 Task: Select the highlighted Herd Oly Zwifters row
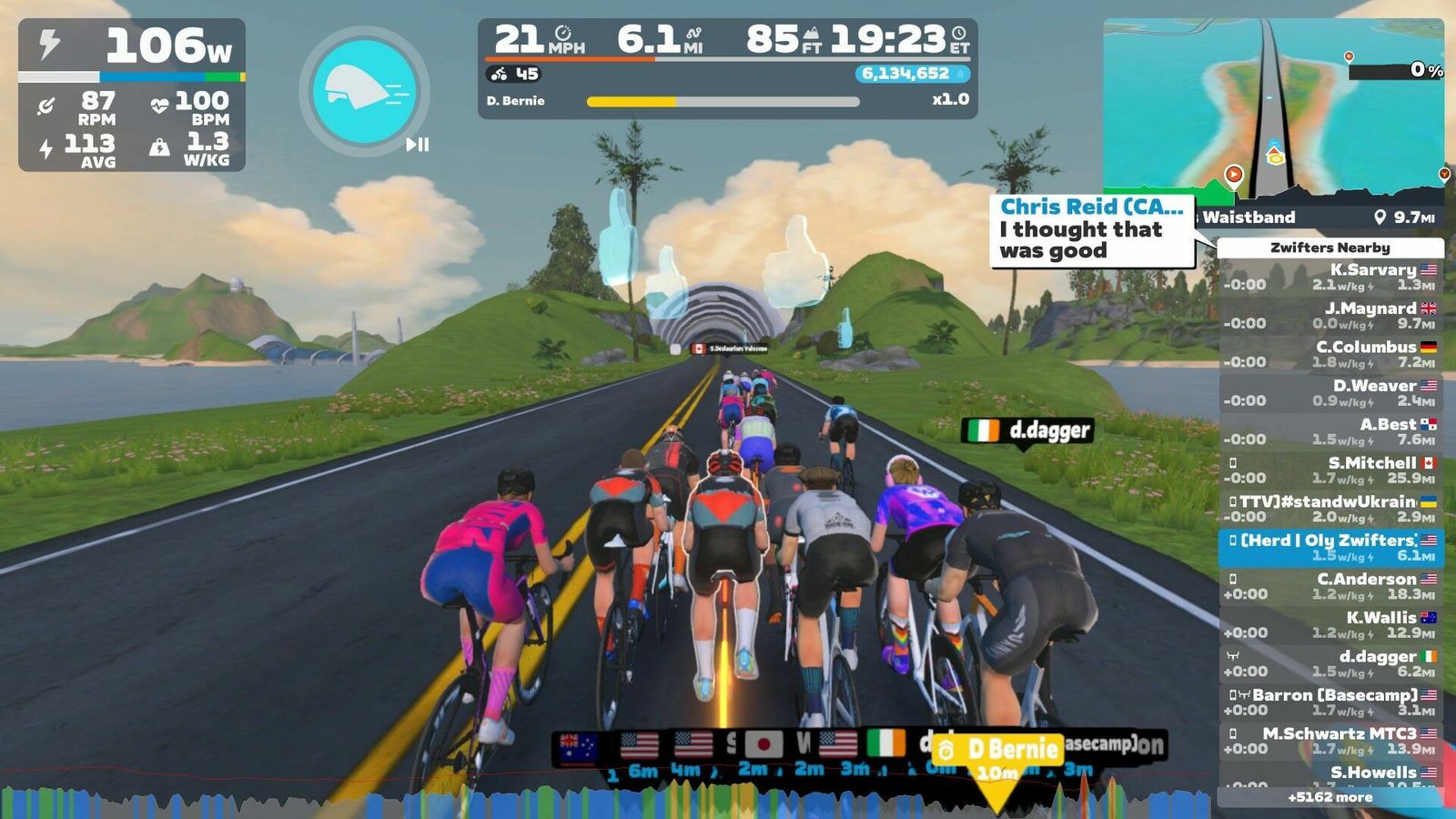pyautogui.click(x=1330, y=548)
